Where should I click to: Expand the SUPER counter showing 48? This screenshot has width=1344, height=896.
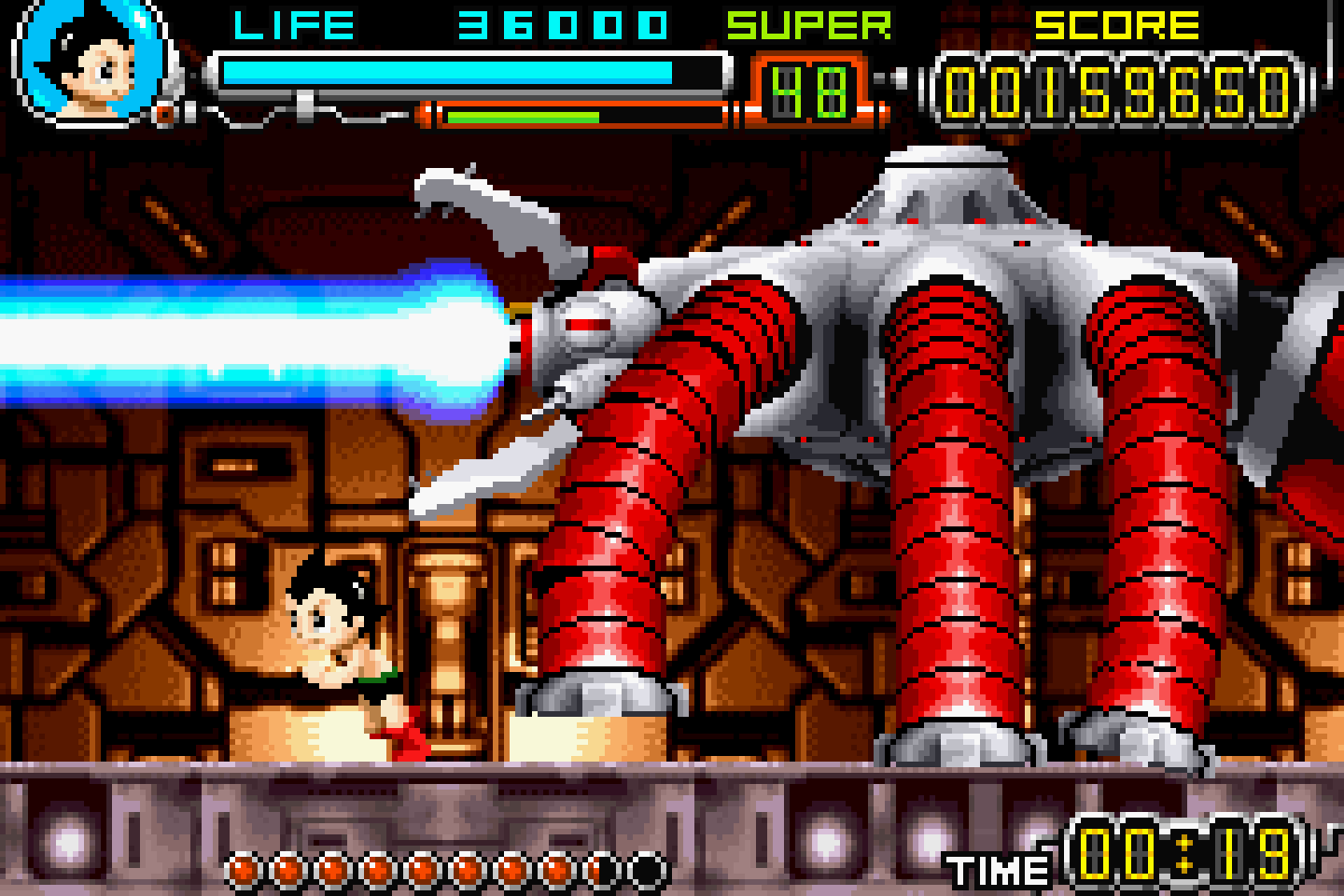coord(808,89)
